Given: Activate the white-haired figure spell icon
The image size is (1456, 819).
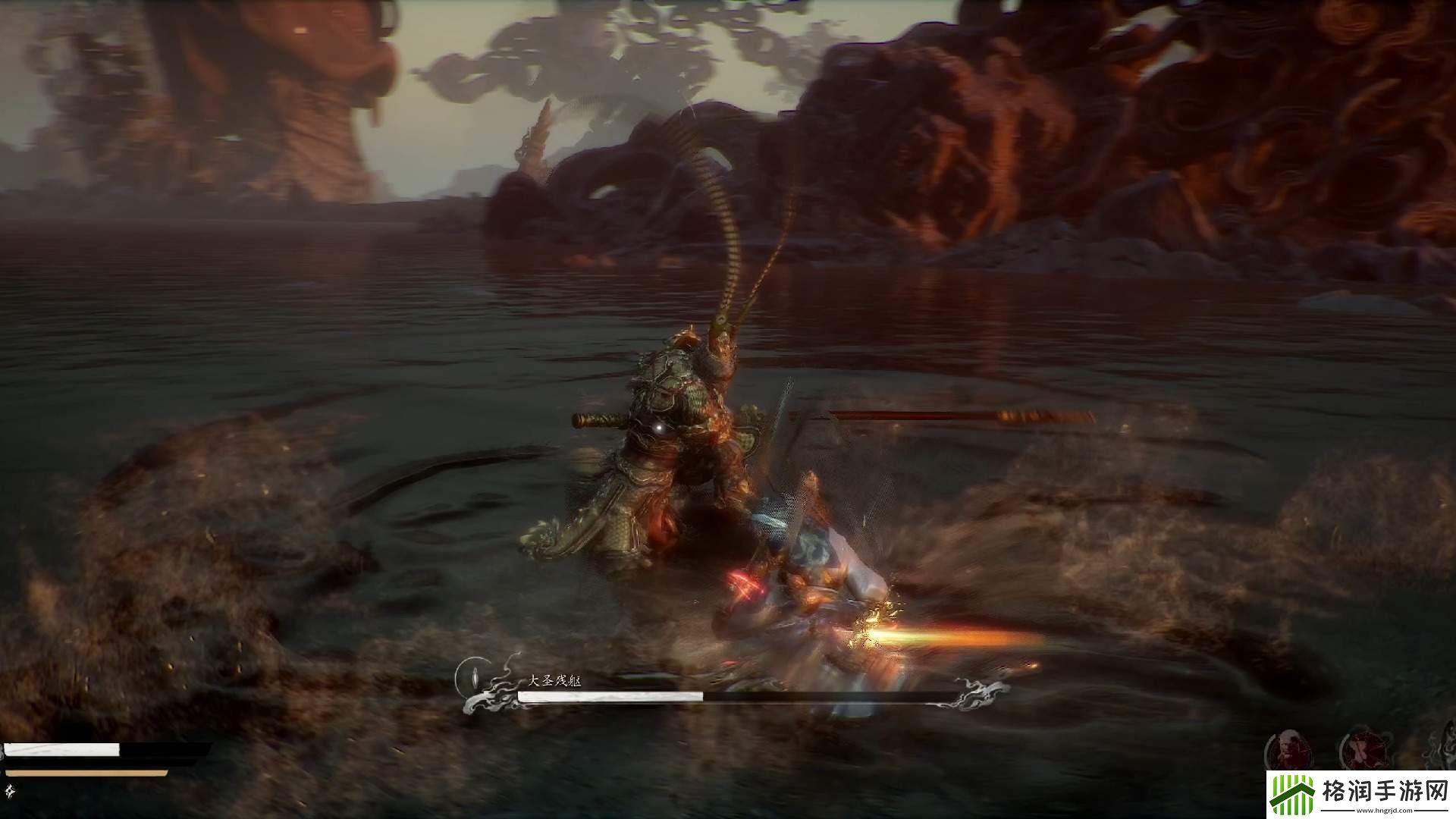Looking at the screenshot, I should 1287,750.
